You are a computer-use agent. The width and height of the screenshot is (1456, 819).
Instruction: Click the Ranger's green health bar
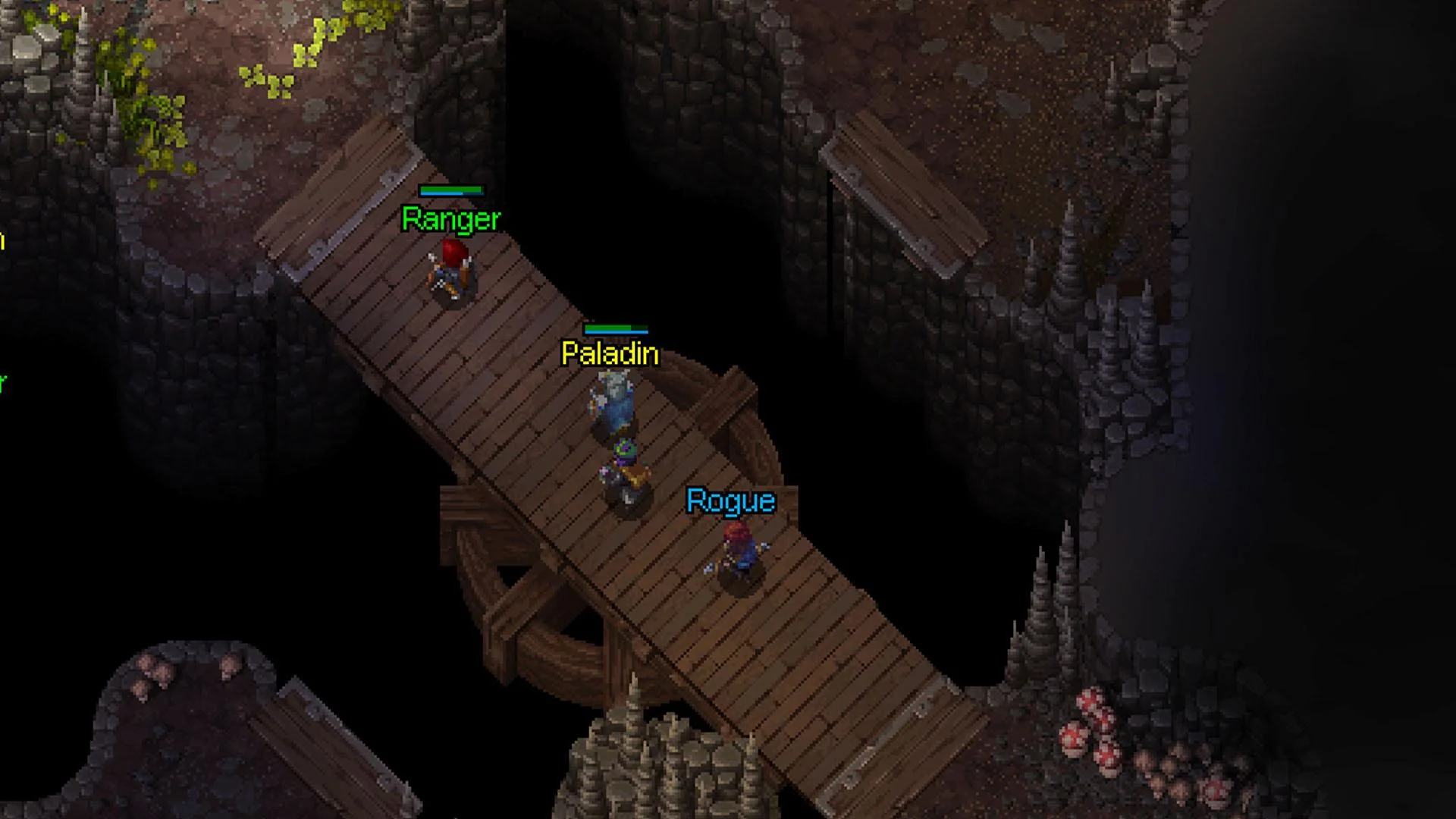tap(451, 190)
